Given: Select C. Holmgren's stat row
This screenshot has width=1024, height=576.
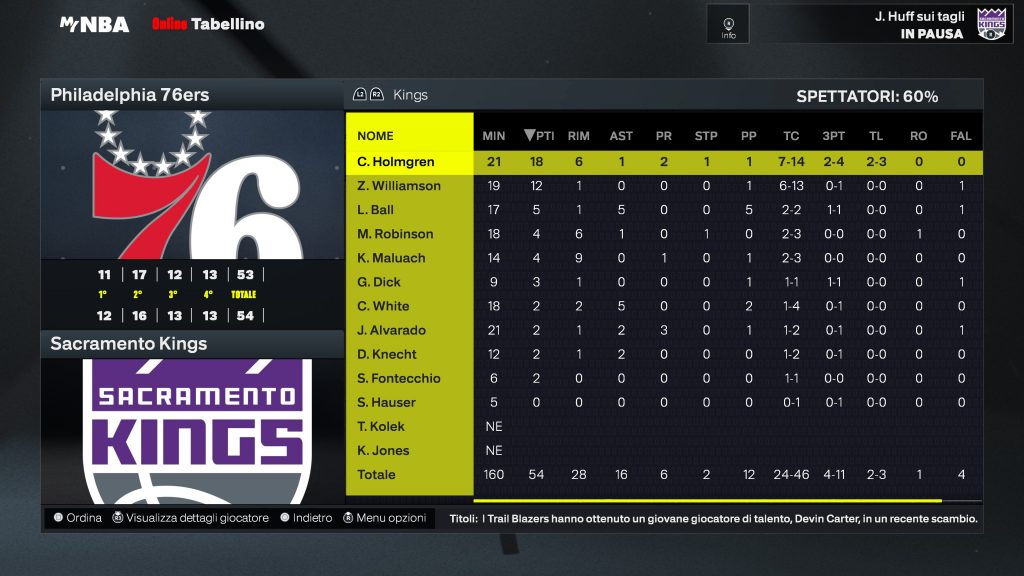Looking at the screenshot, I should (x=396, y=162).
